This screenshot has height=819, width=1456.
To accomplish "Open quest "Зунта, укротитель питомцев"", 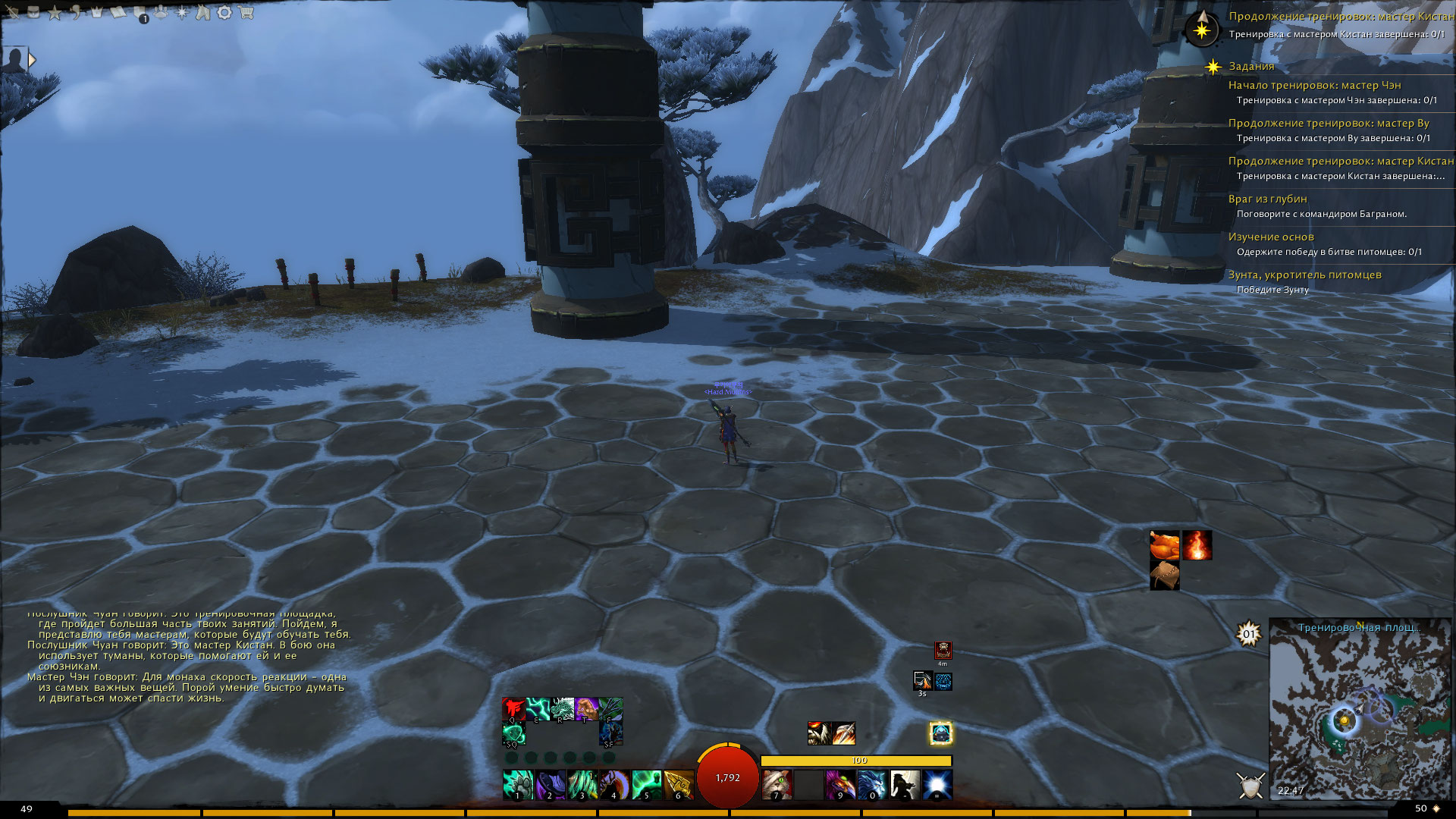I will tap(1304, 275).
